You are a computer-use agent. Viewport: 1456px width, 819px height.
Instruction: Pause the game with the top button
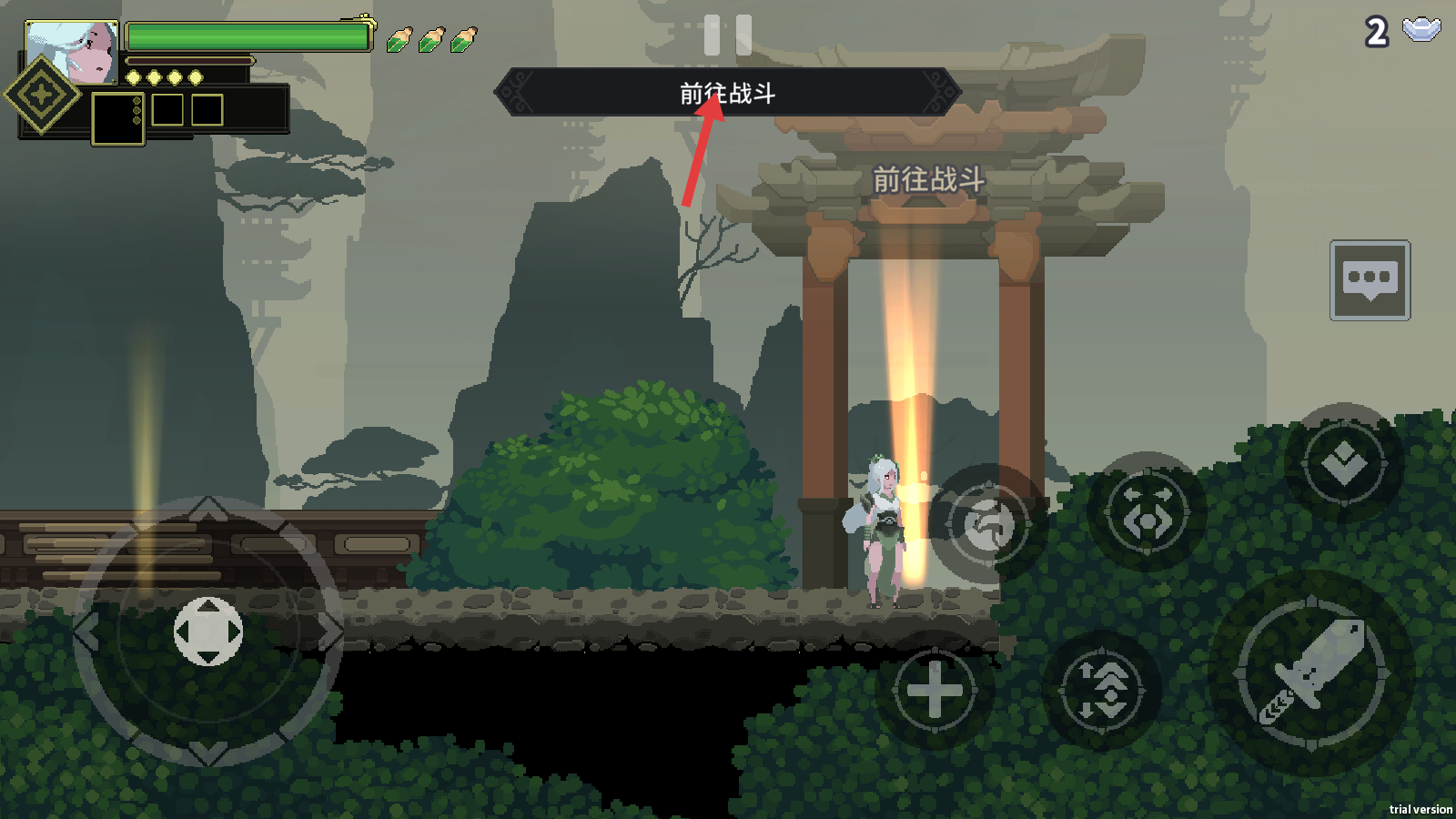pyautogui.click(x=728, y=35)
